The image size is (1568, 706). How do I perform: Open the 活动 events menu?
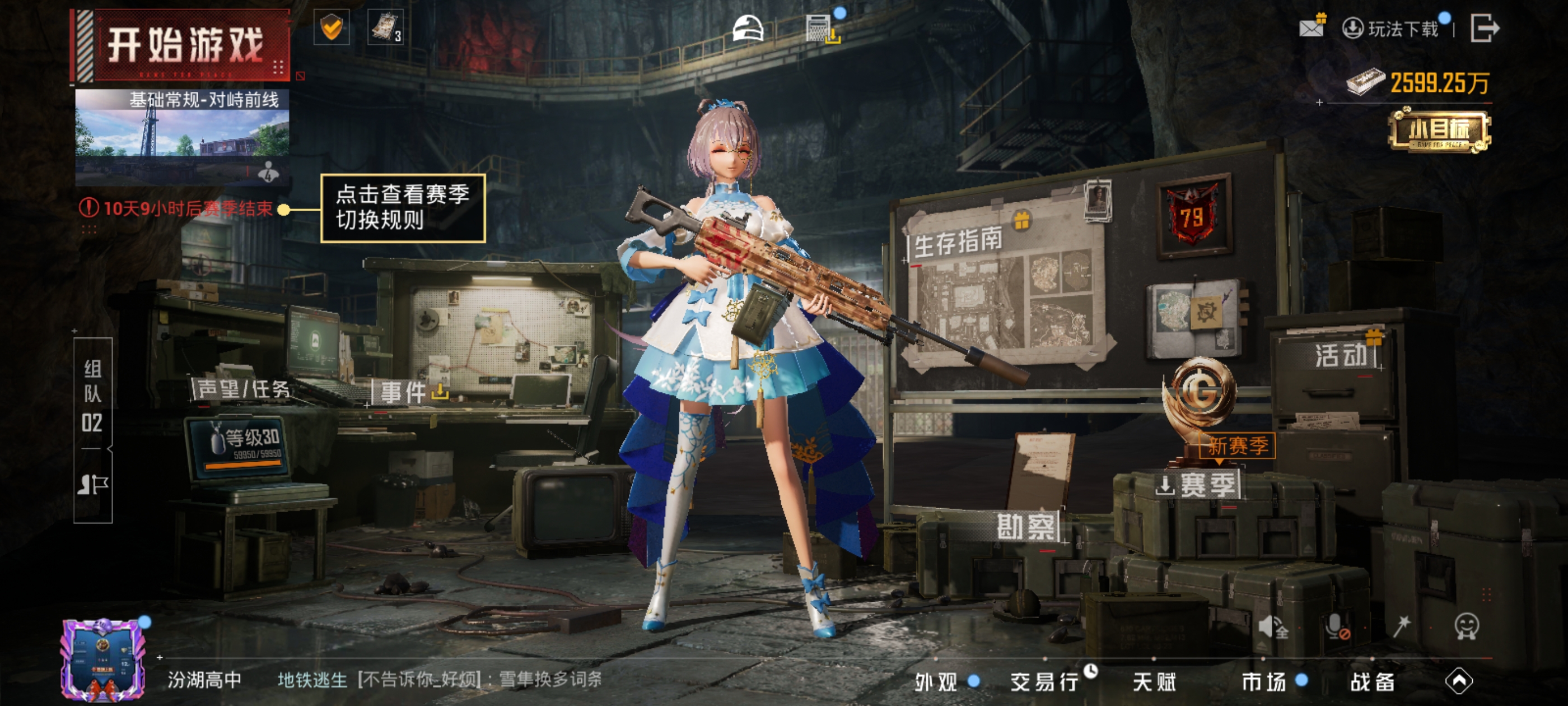coord(1341,355)
